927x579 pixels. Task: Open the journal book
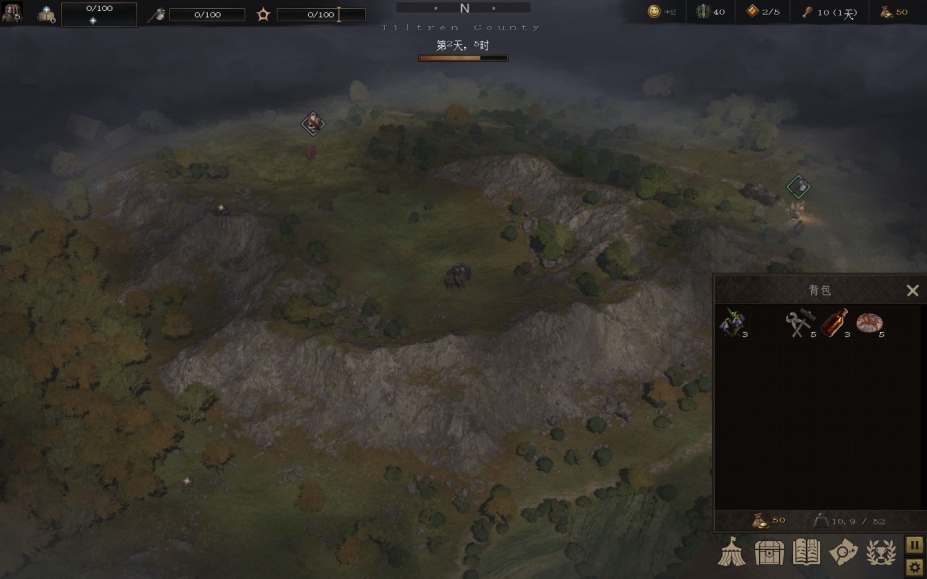(x=806, y=552)
